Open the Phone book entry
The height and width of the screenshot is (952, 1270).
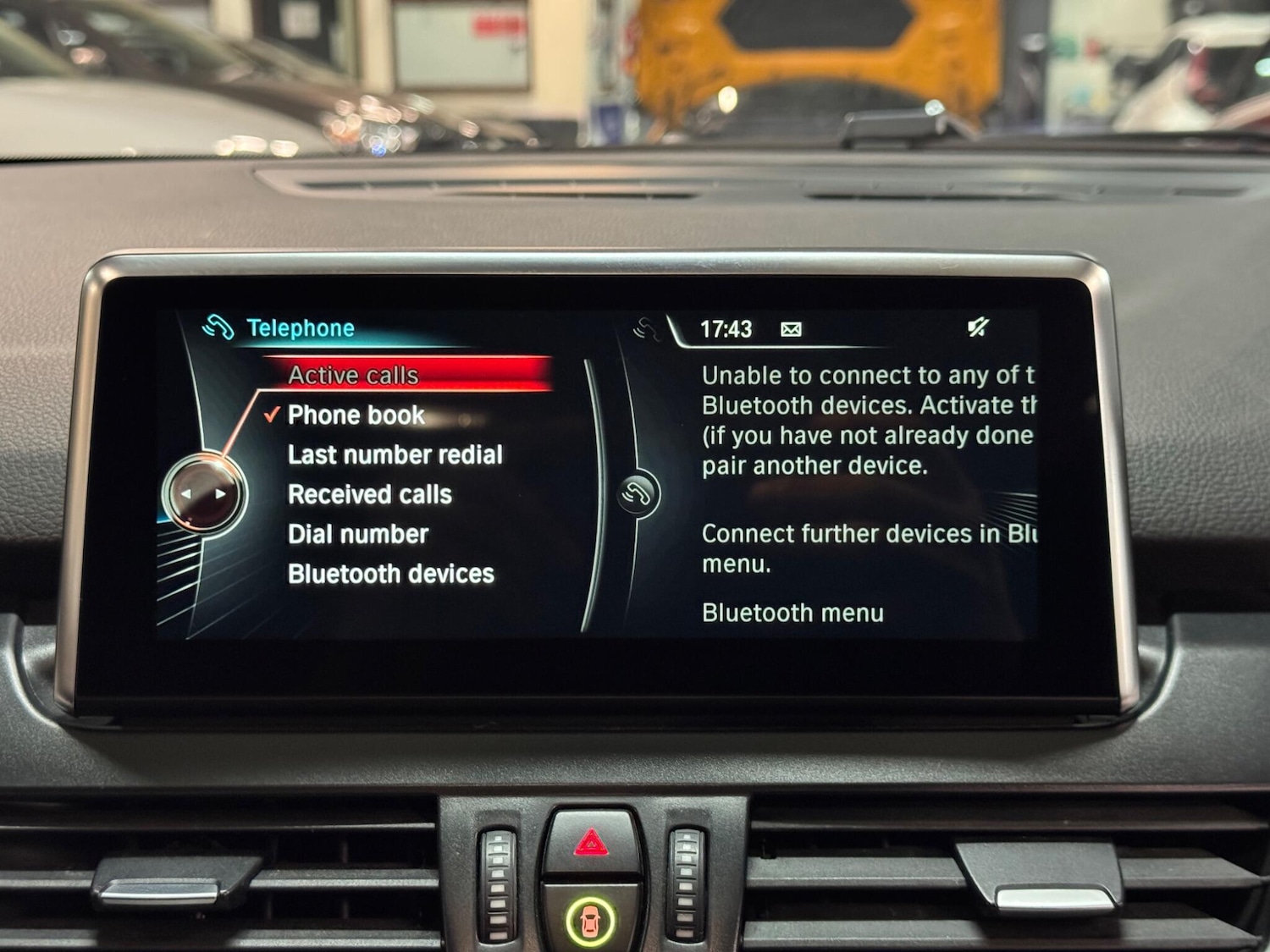(x=356, y=415)
